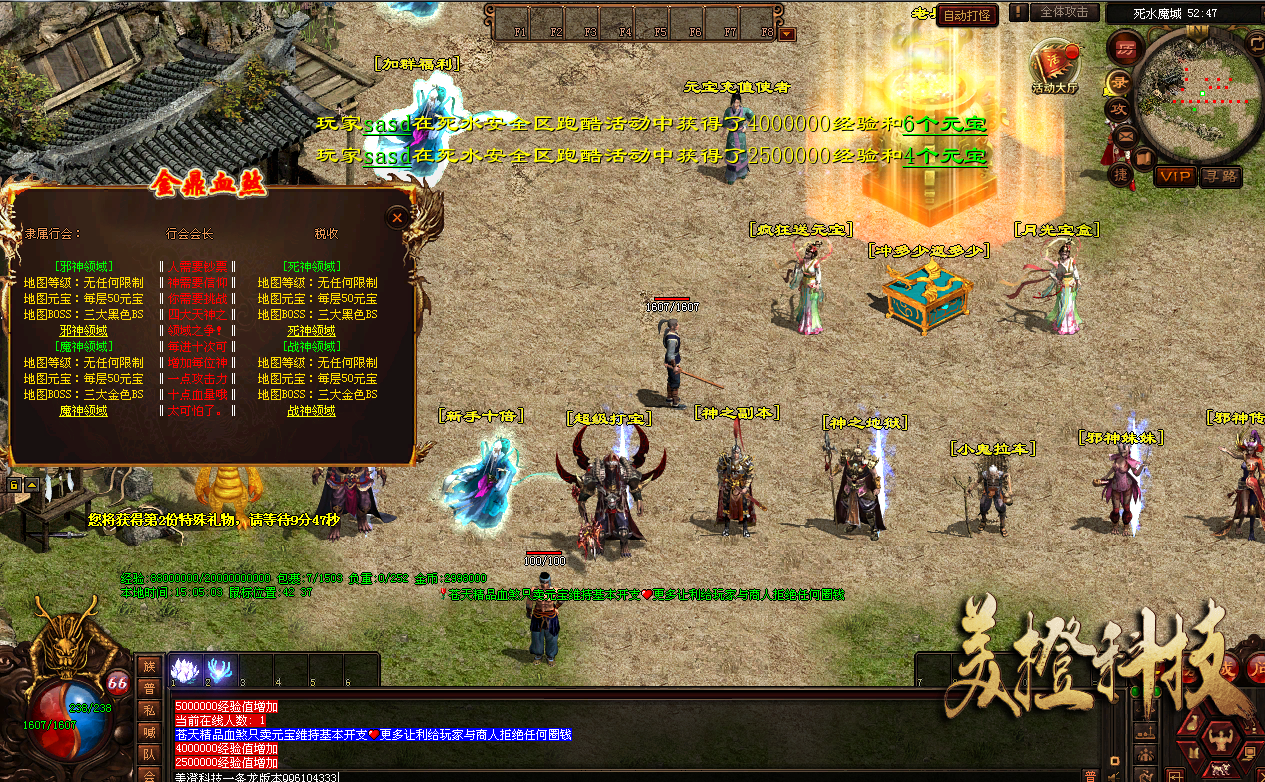Click the 邪神领域 map link
This screenshot has width=1265, height=782.
[84, 330]
